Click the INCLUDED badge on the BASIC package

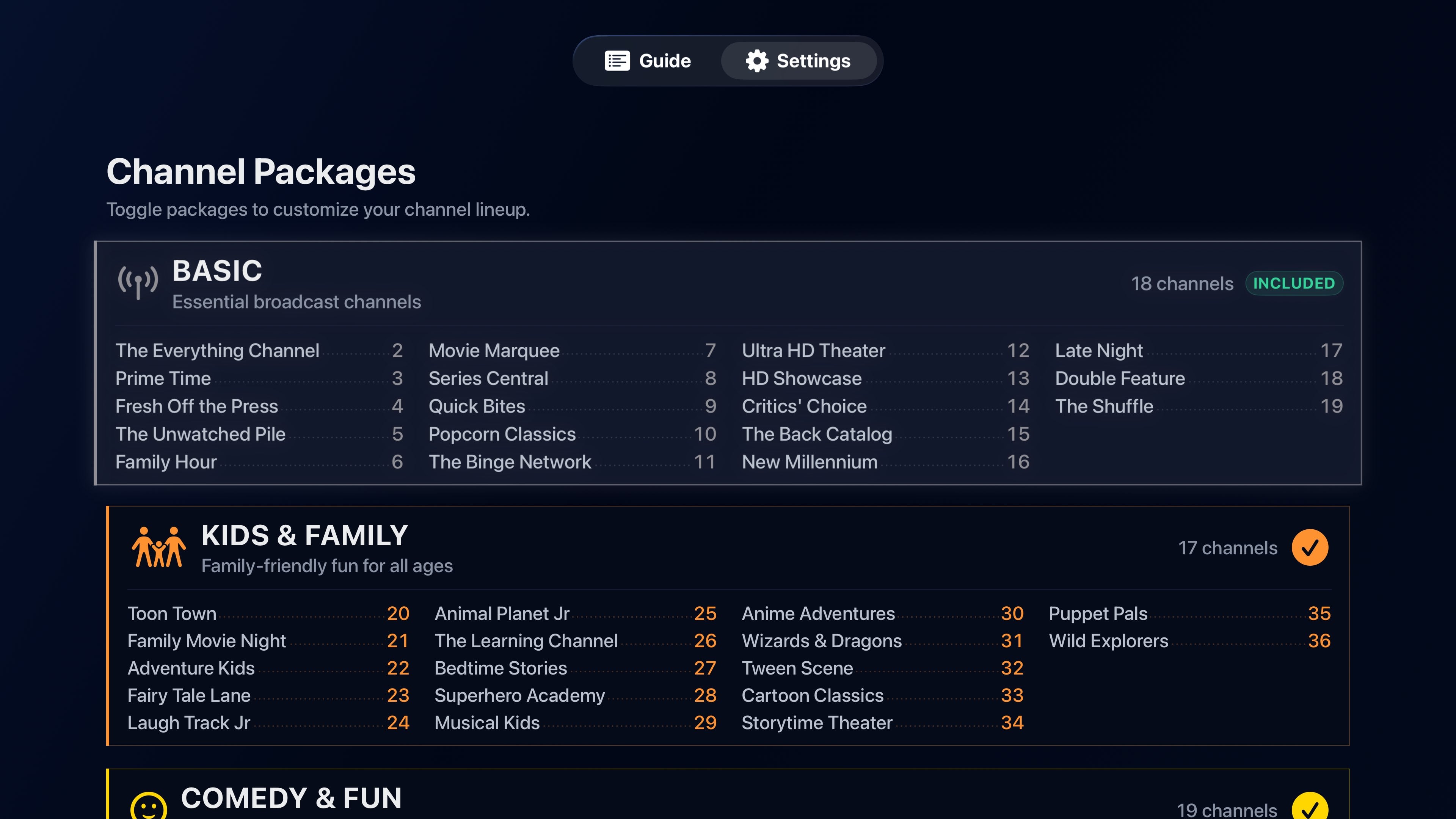click(1294, 283)
